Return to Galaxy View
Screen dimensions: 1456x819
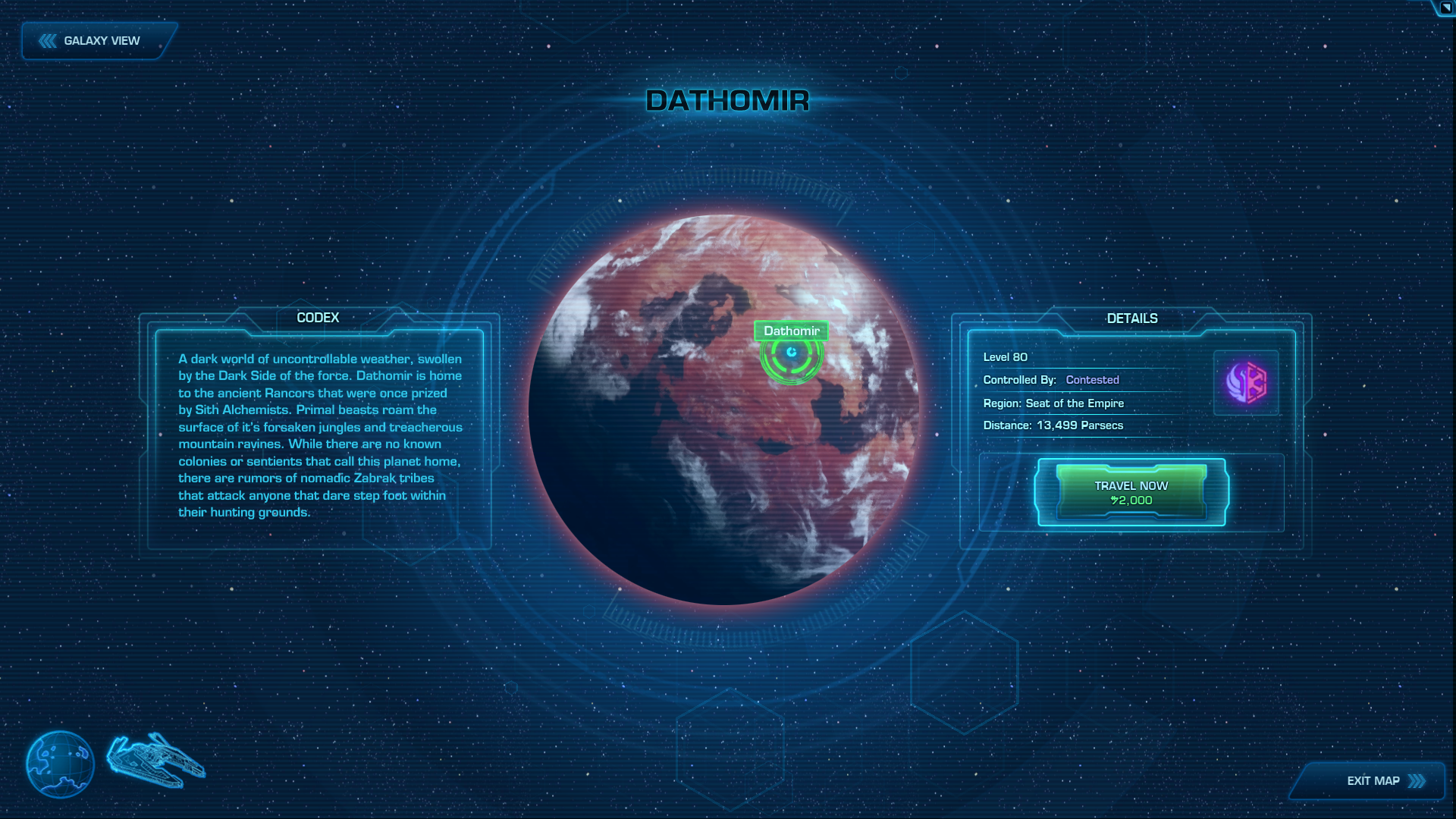(x=99, y=41)
